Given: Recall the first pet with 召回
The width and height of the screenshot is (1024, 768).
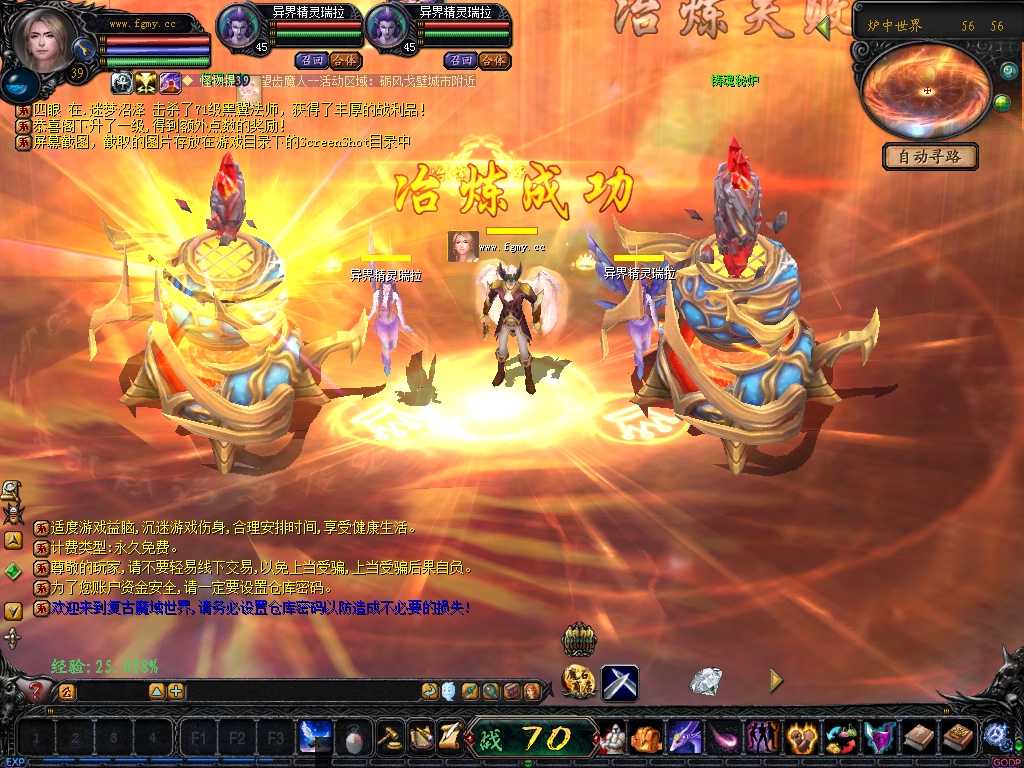Looking at the screenshot, I should coord(310,60).
